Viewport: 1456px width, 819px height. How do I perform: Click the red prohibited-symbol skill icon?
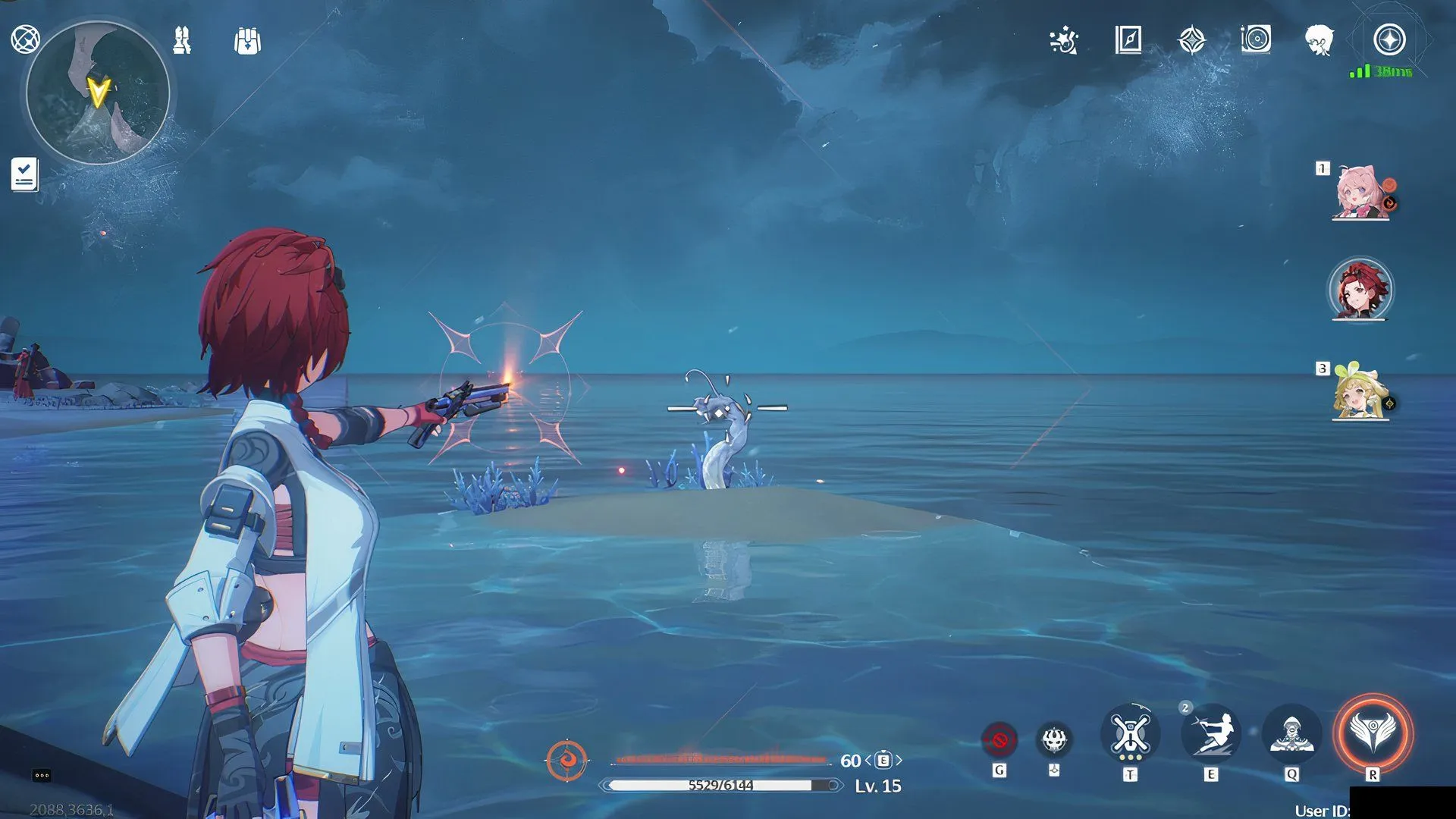pyautogui.click(x=999, y=739)
